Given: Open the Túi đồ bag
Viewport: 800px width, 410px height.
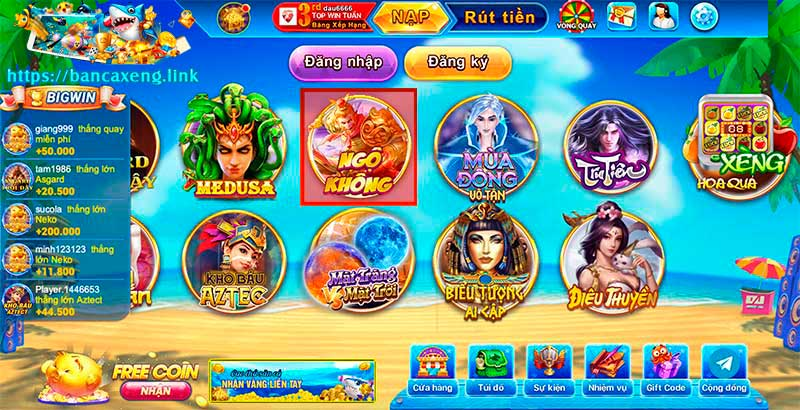Looking at the screenshot, I should [x=491, y=371].
